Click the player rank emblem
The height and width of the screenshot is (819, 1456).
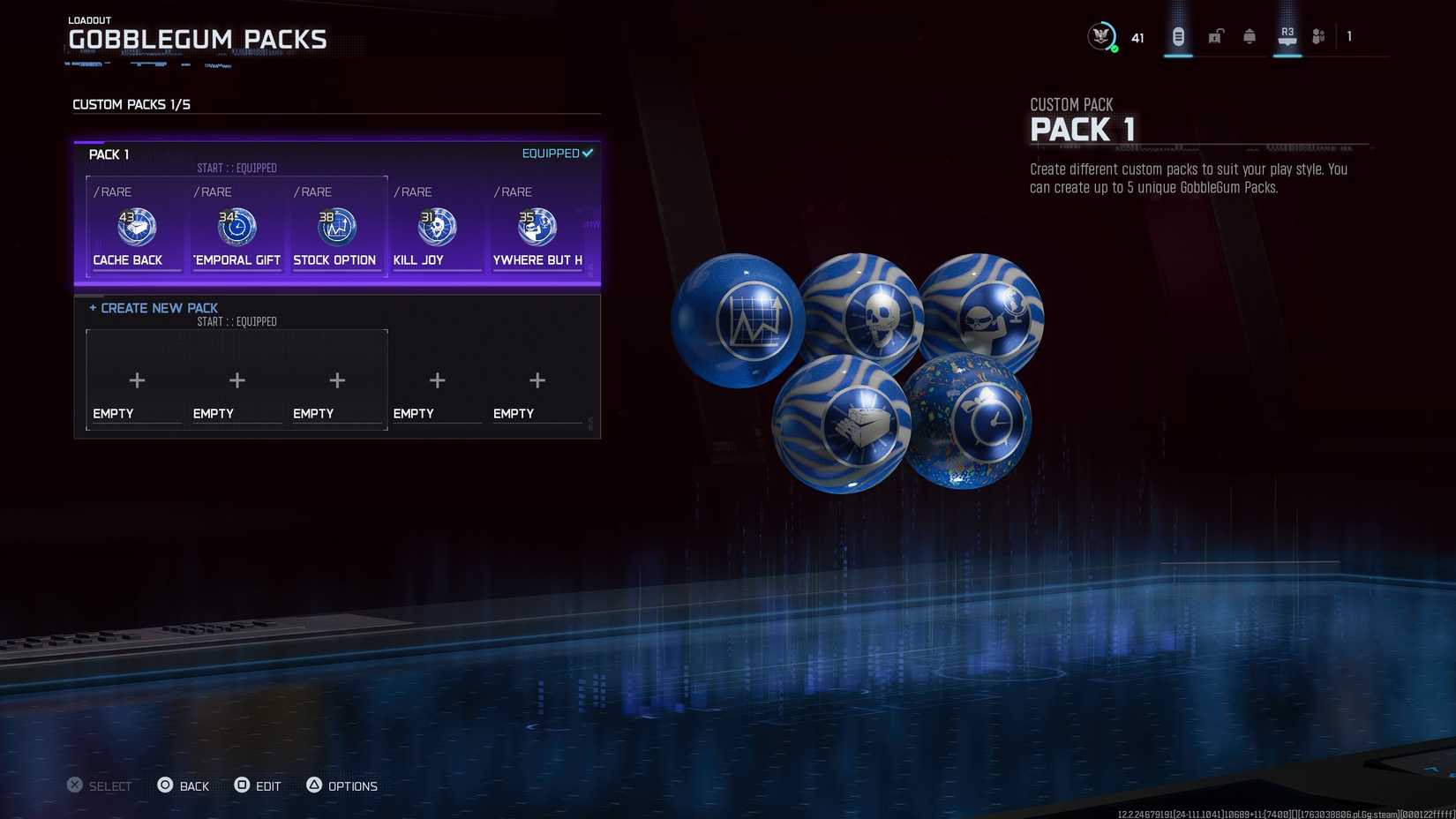pyautogui.click(x=1100, y=37)
